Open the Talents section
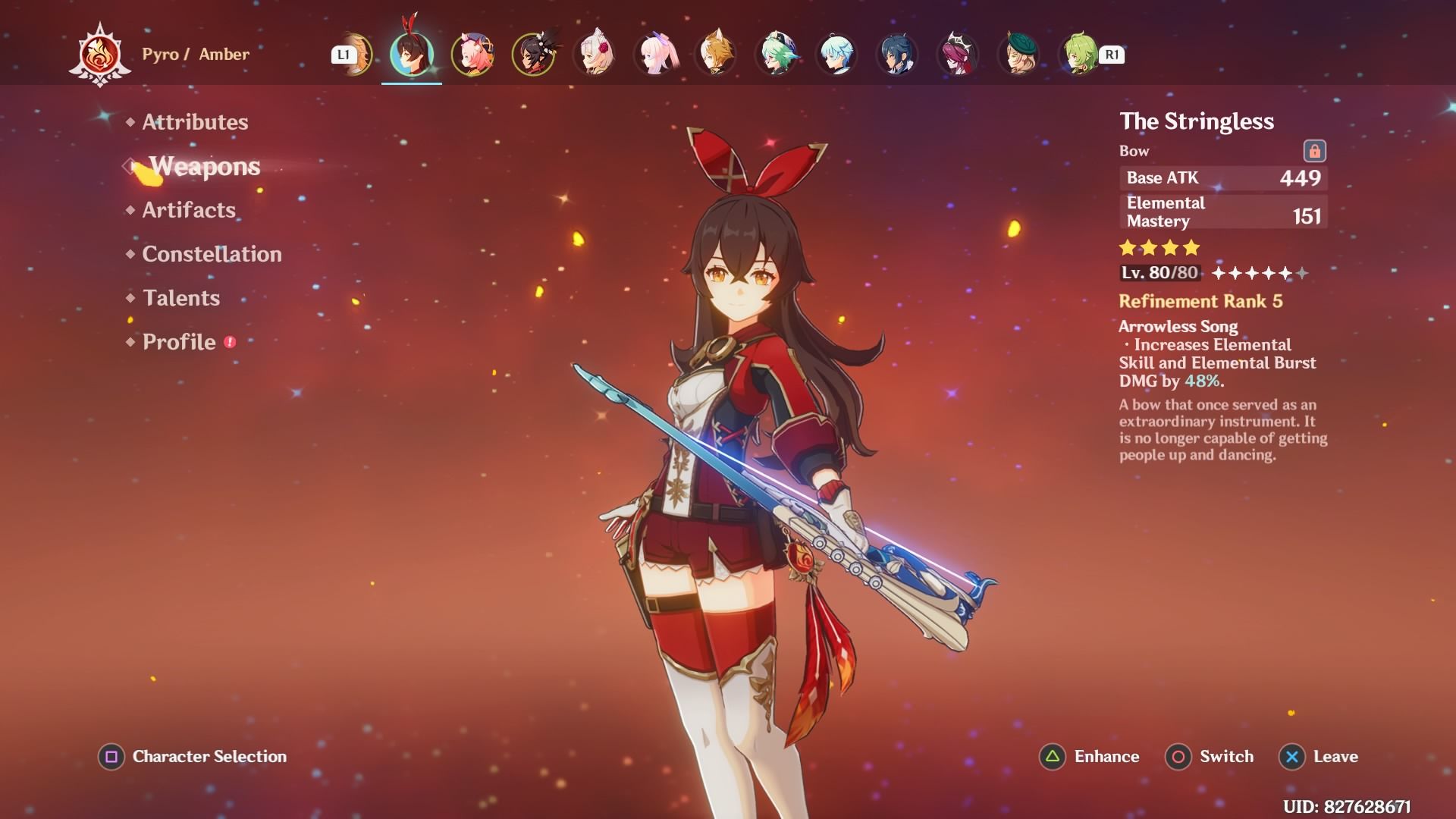Viewport: 1456px width, 819px height. [x=180, y=298]
